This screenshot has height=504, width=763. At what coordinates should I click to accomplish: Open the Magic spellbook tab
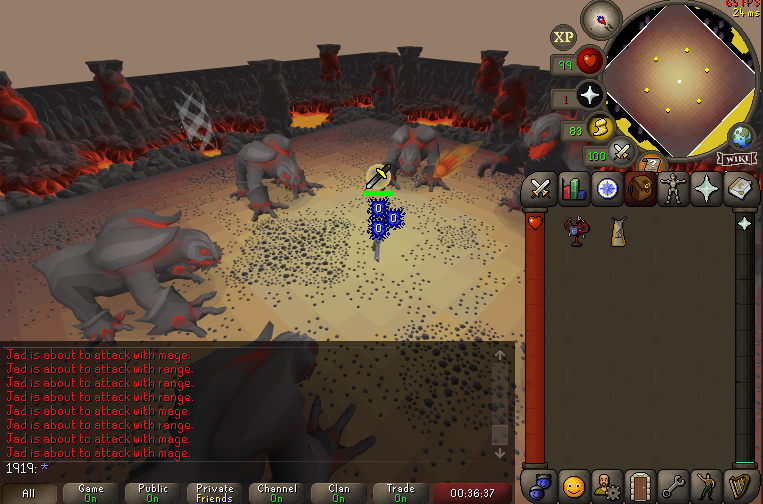pos(739,188)
